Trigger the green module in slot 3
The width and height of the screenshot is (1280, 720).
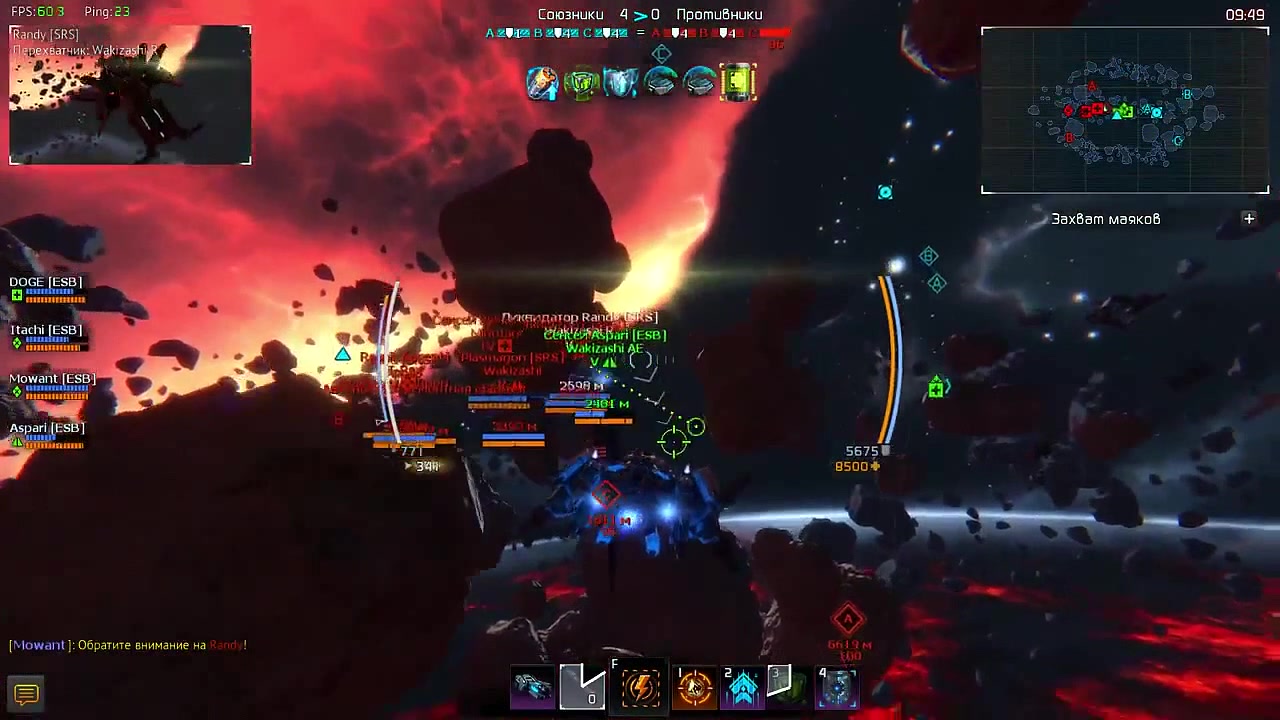(x=788, y=687)
